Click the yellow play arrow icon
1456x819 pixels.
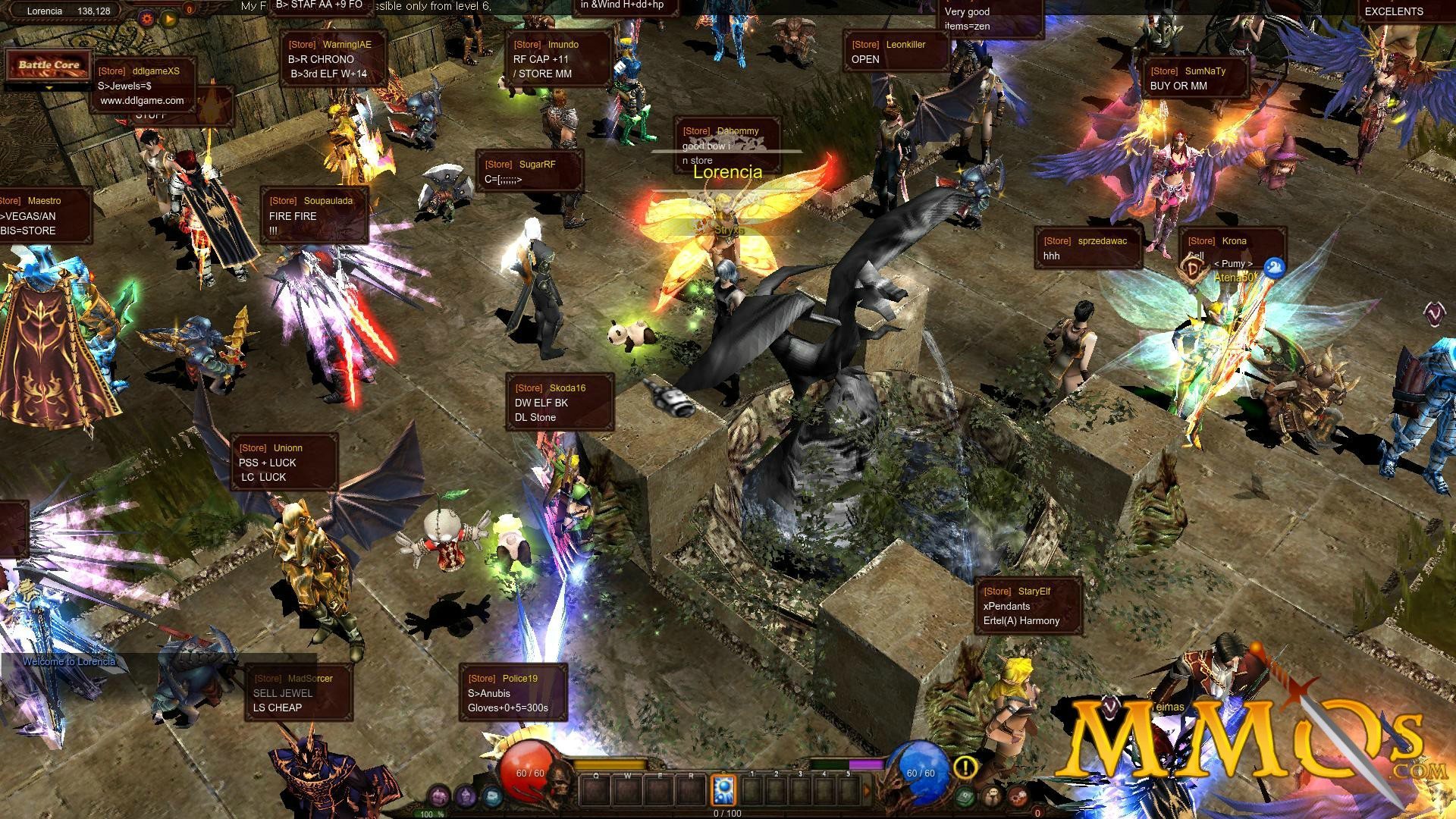click(168, 17)
